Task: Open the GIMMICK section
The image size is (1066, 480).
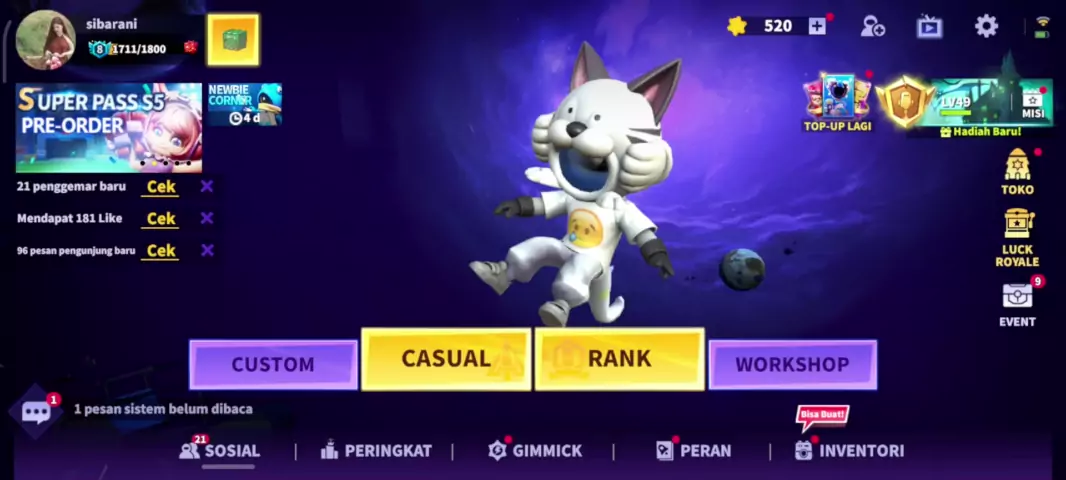Action: pyautogui.click(x=535, y=451)
